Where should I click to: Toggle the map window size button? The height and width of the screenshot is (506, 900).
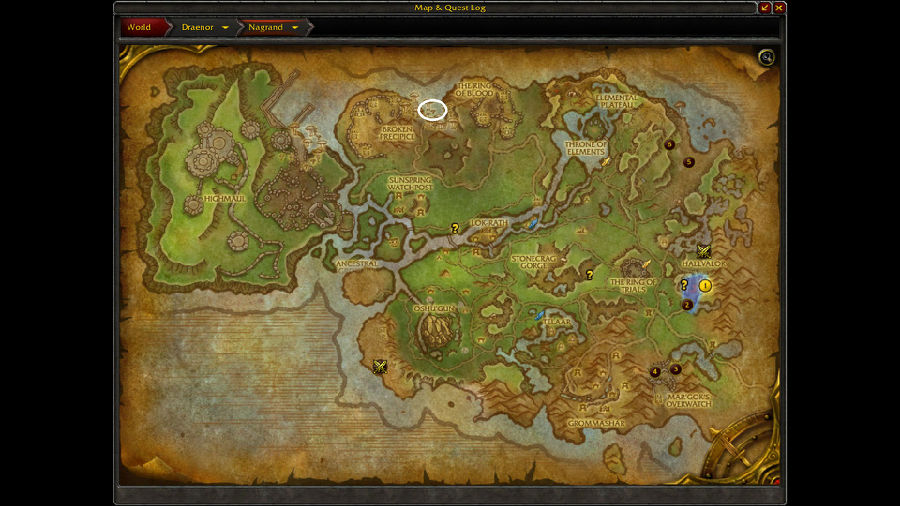[765, 8]
